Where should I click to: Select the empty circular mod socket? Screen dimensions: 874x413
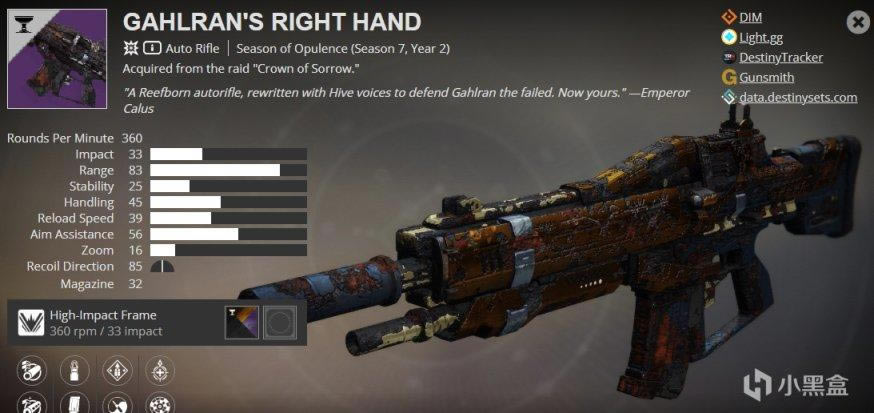280,322
